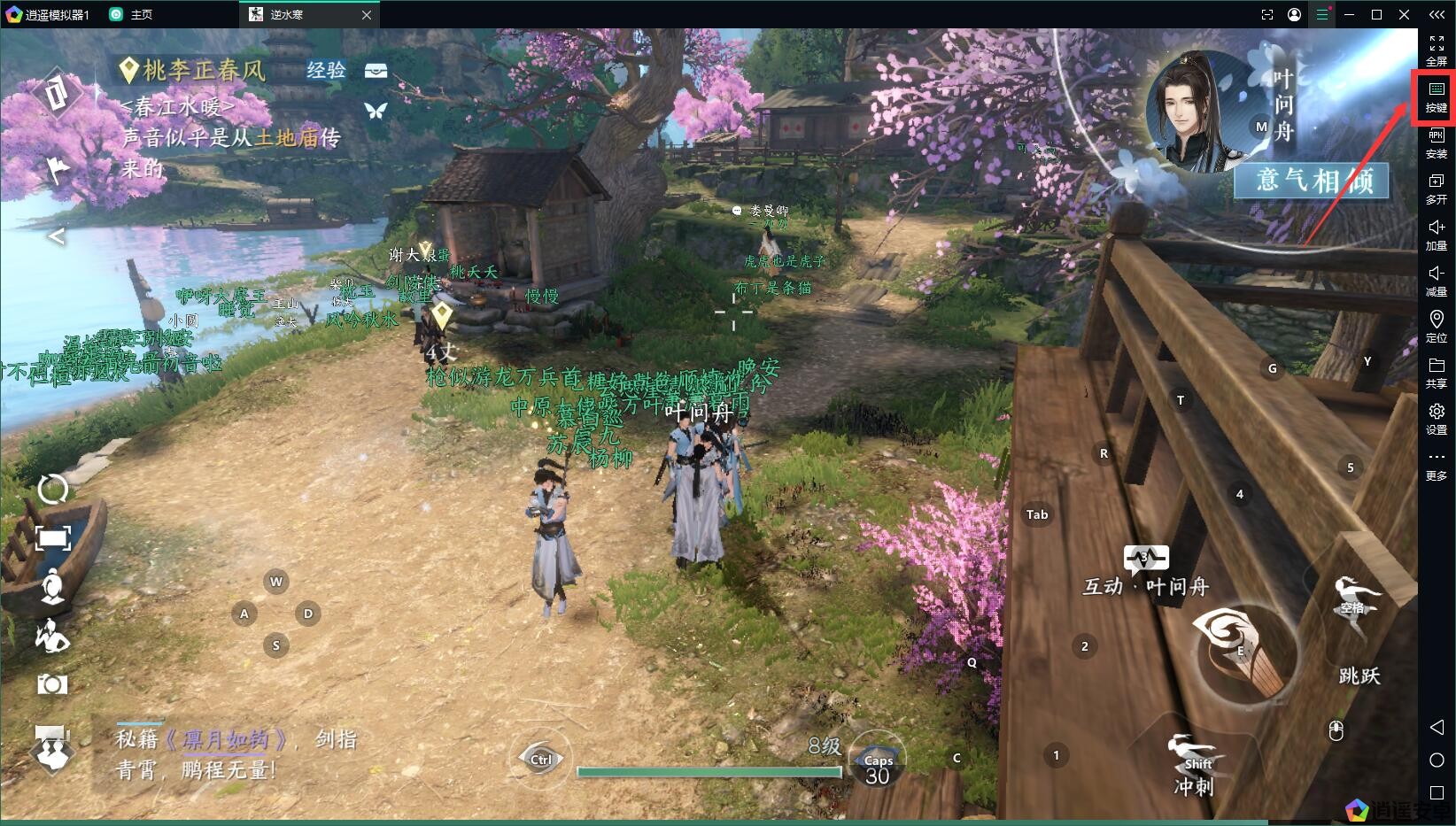Collapse the quest panel with the left arrow

coord(56,236)
